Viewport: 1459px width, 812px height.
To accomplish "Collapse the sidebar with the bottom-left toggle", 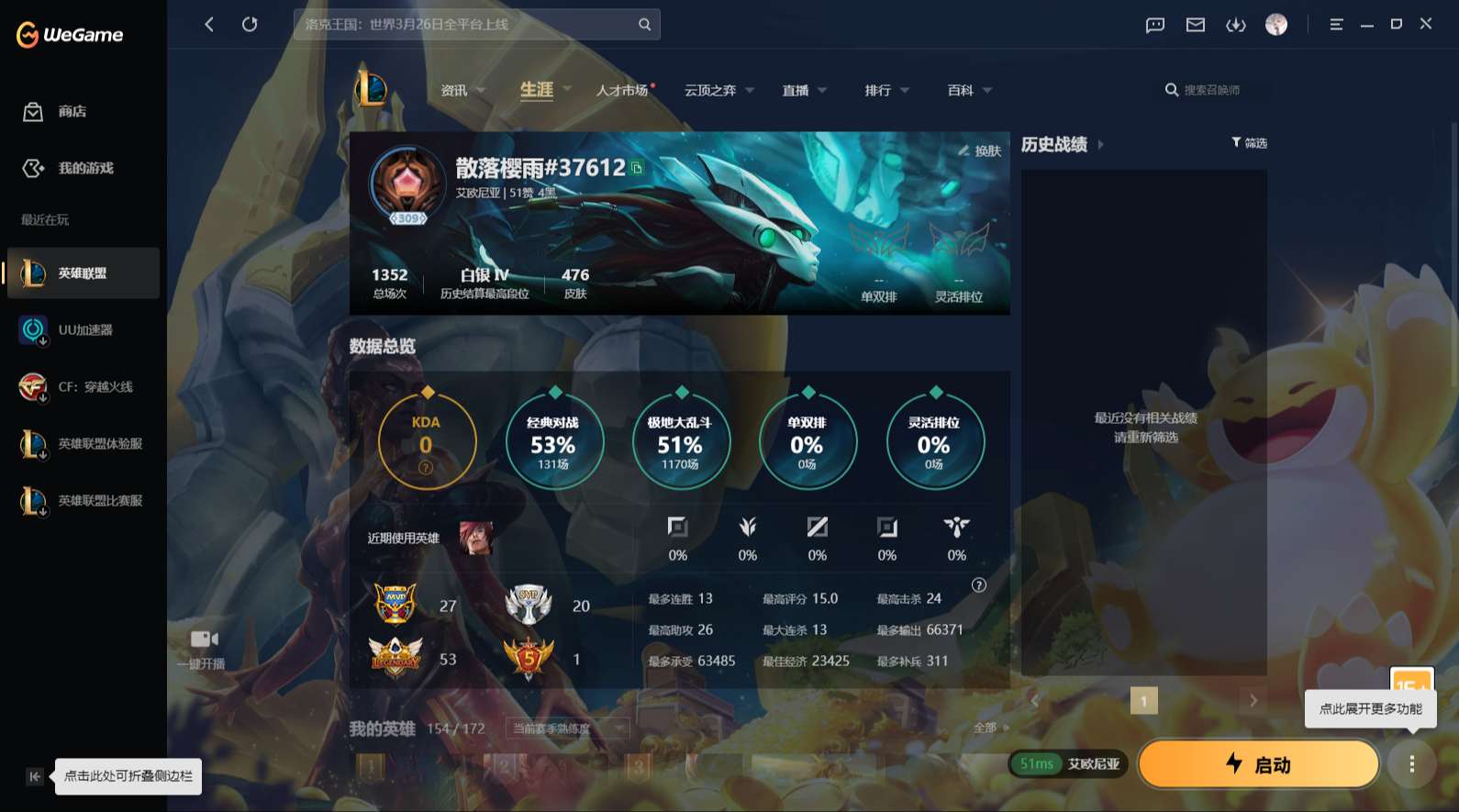I will 34,776.
